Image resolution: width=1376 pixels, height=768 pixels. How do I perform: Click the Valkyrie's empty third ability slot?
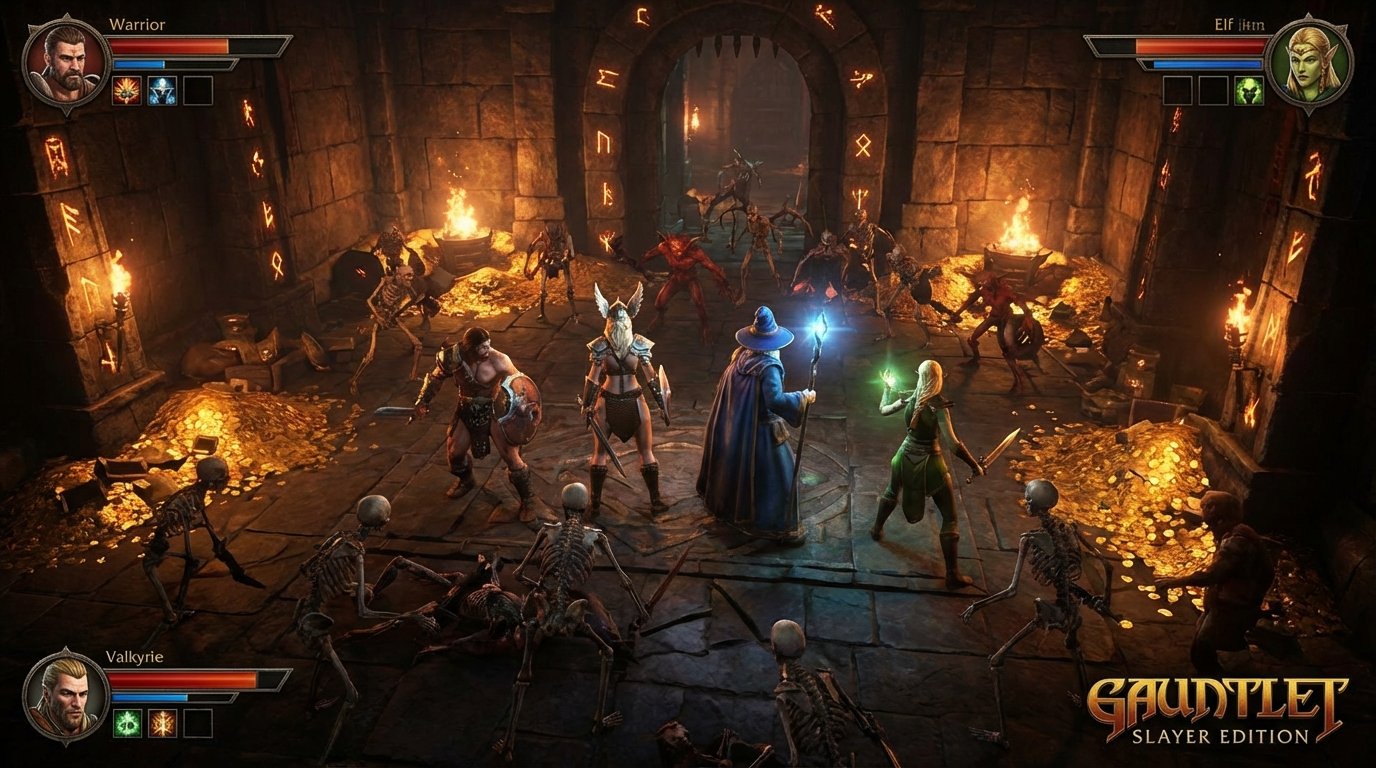(197, 723)
